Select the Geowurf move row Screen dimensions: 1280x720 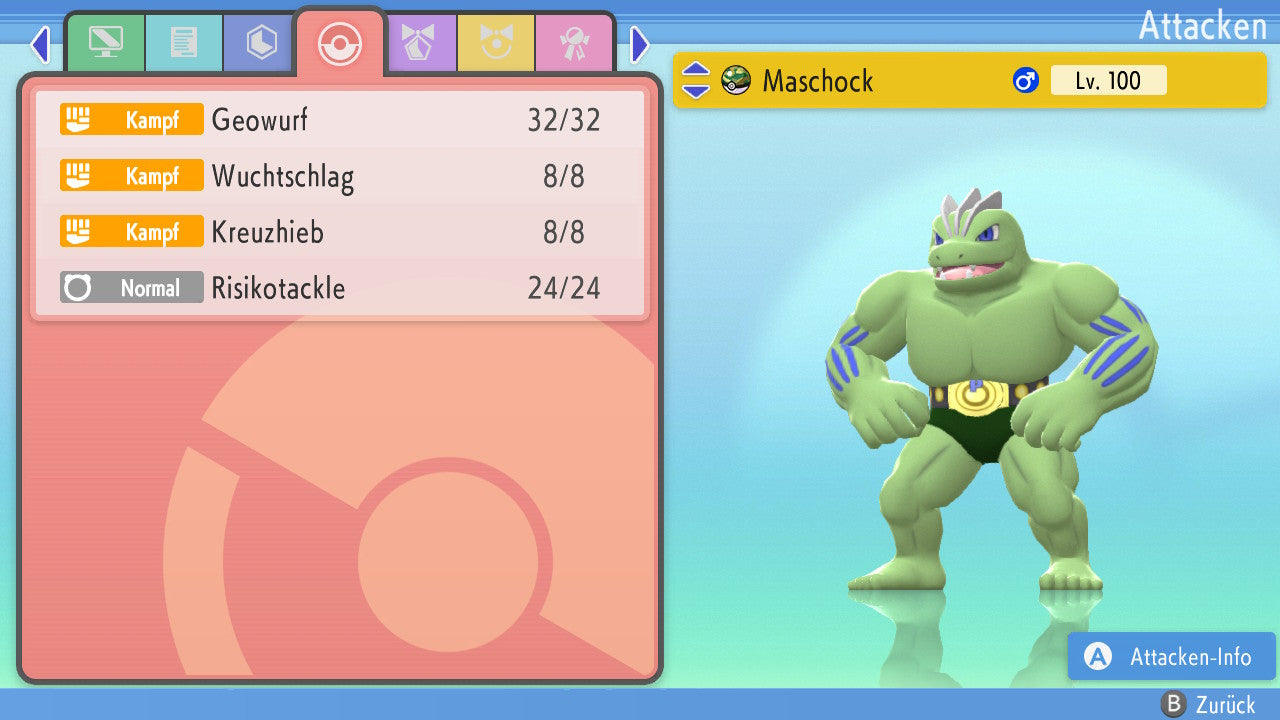click(x=340, y=120)
